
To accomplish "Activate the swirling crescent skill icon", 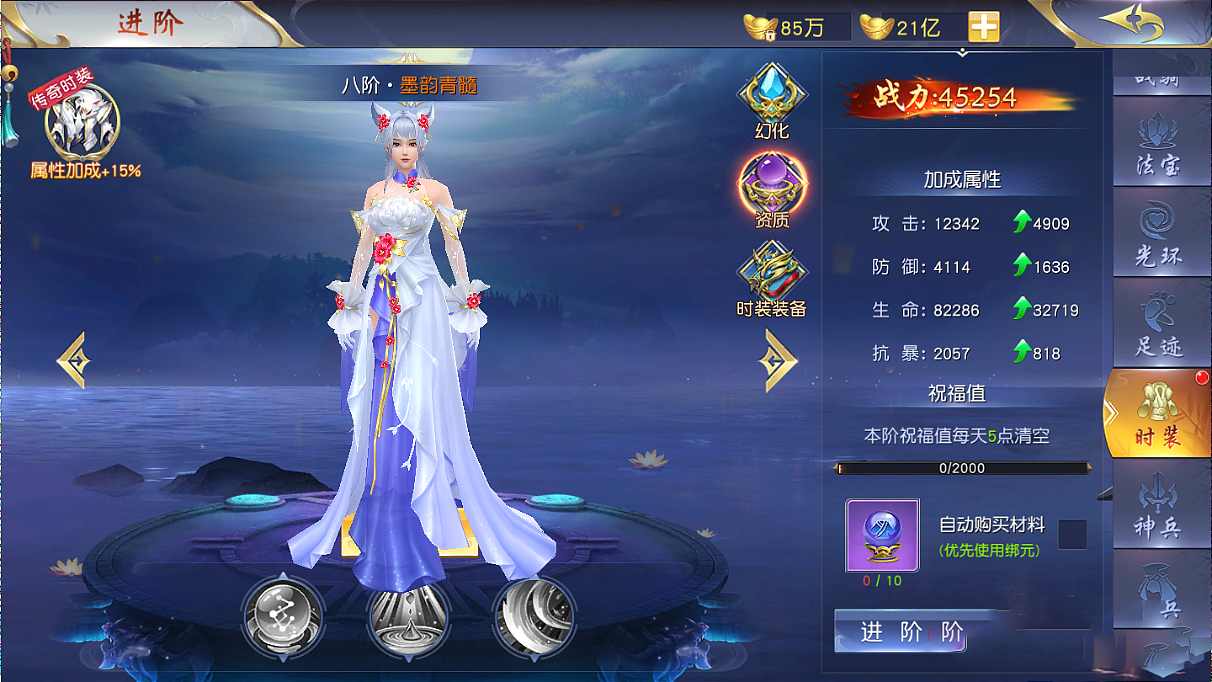I will pyautogui.click(x=533, y=612).
